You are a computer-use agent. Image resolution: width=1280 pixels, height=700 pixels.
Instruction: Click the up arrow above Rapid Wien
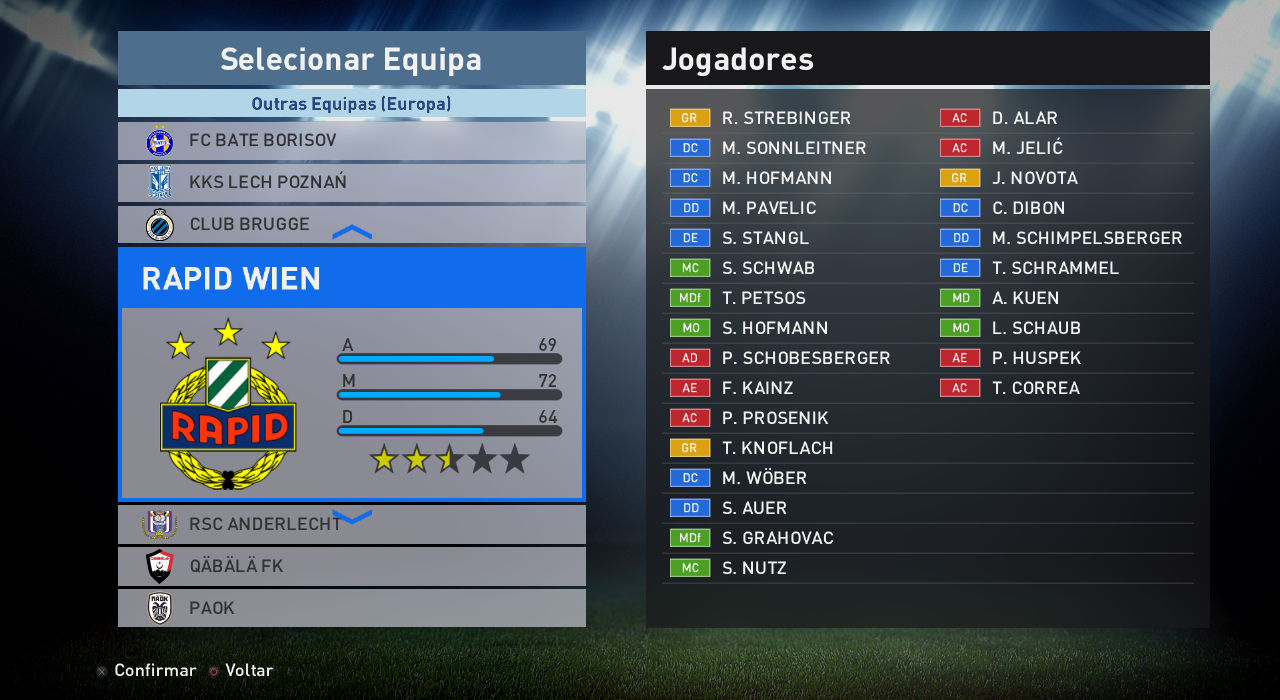point(351,232)
